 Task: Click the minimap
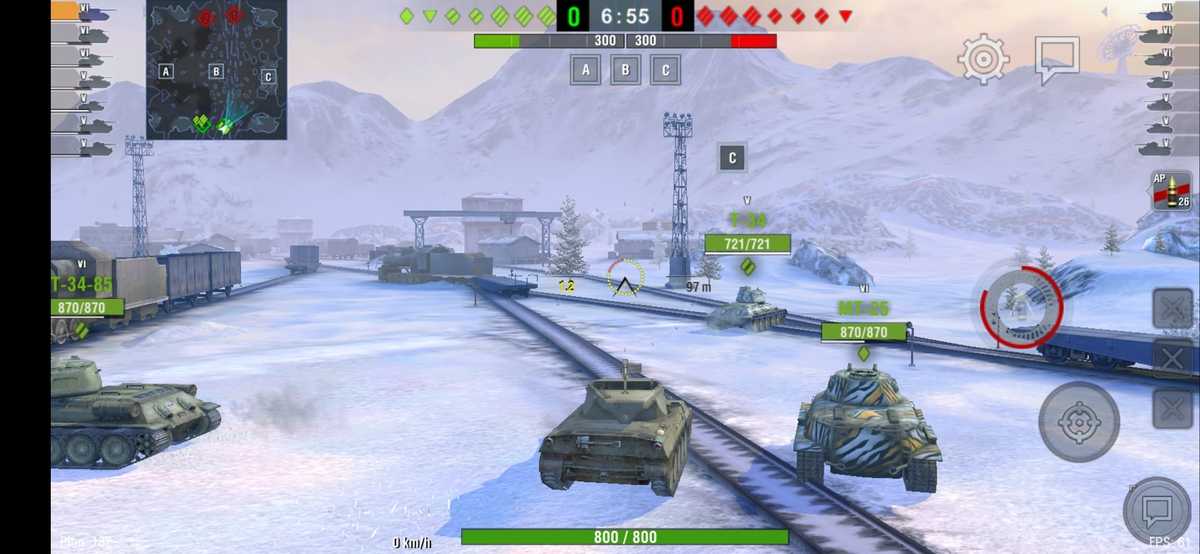[217, 70]
